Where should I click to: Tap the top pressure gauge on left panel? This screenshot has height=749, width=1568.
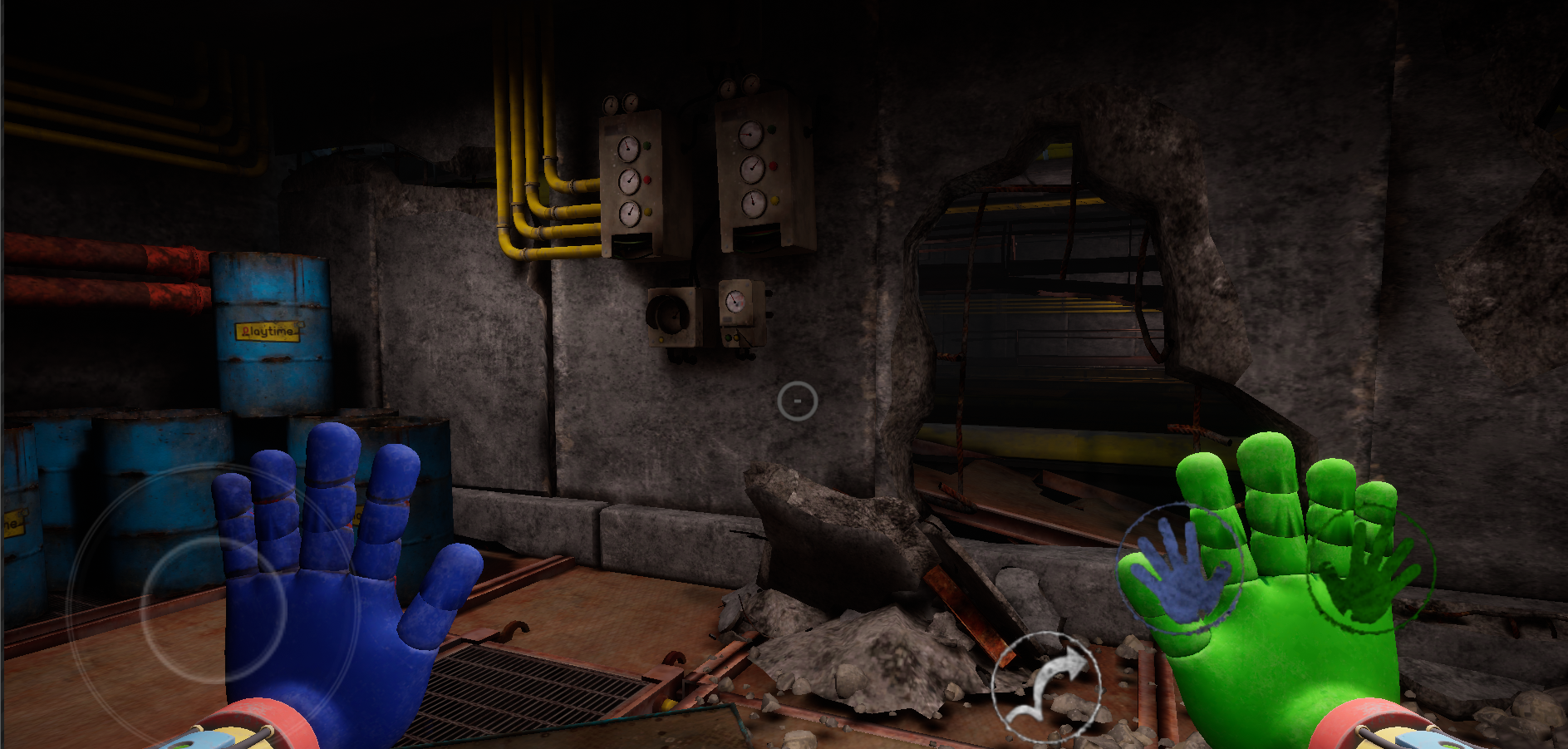tap(628, 150)
